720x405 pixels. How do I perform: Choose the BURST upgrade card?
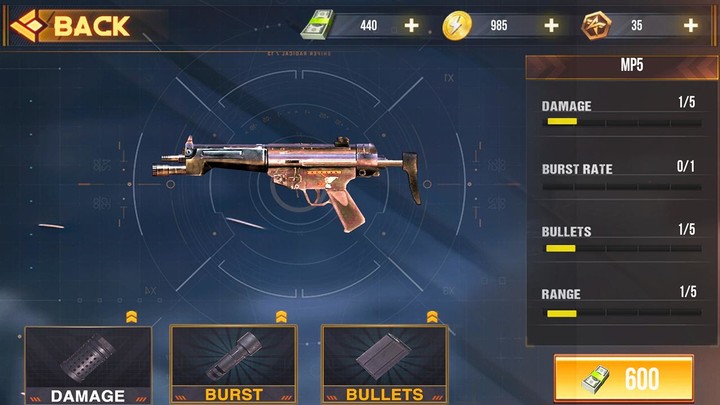click(x=233, y=365)
